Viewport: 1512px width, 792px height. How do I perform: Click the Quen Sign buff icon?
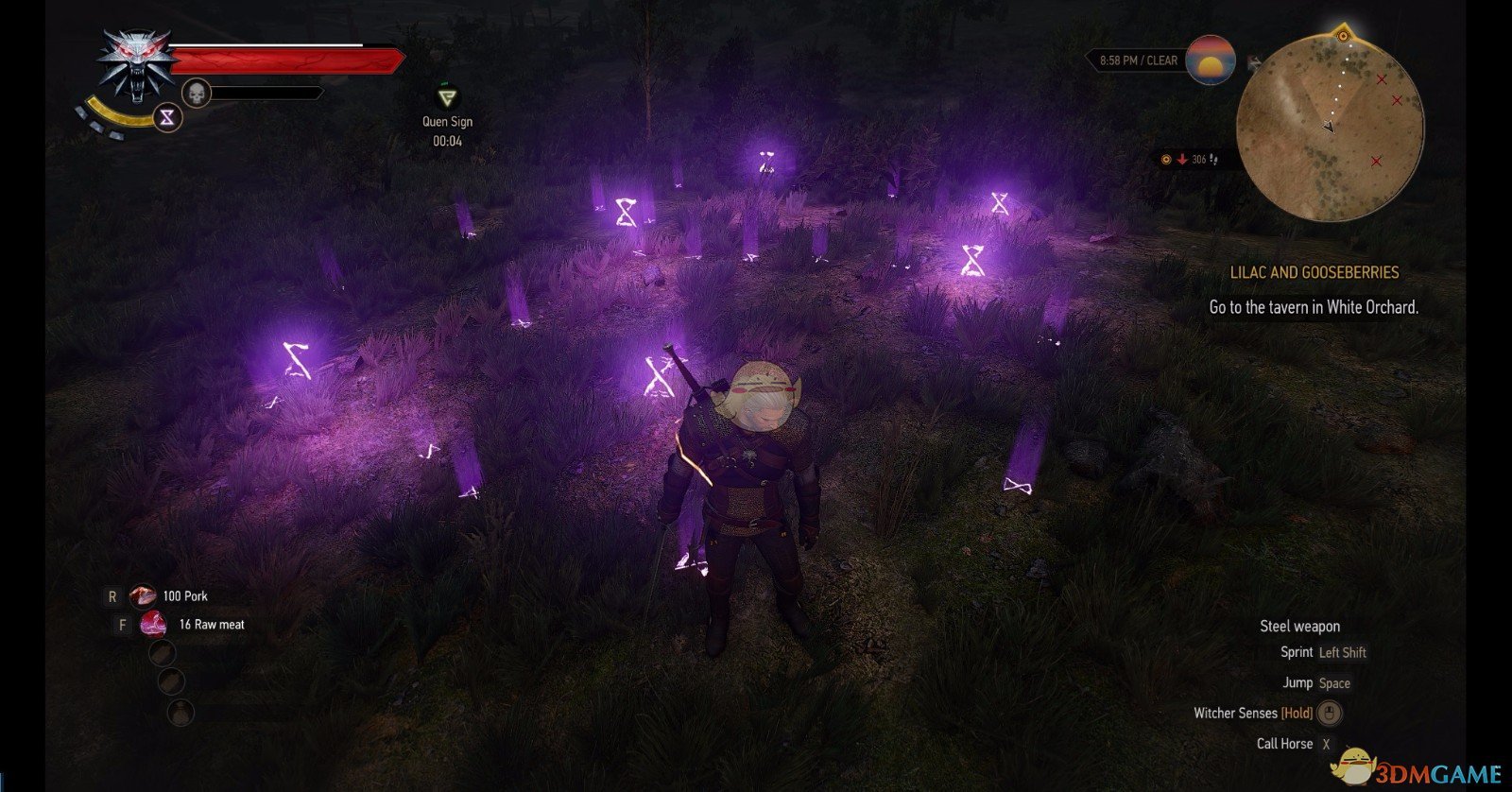tap(446, 96)
